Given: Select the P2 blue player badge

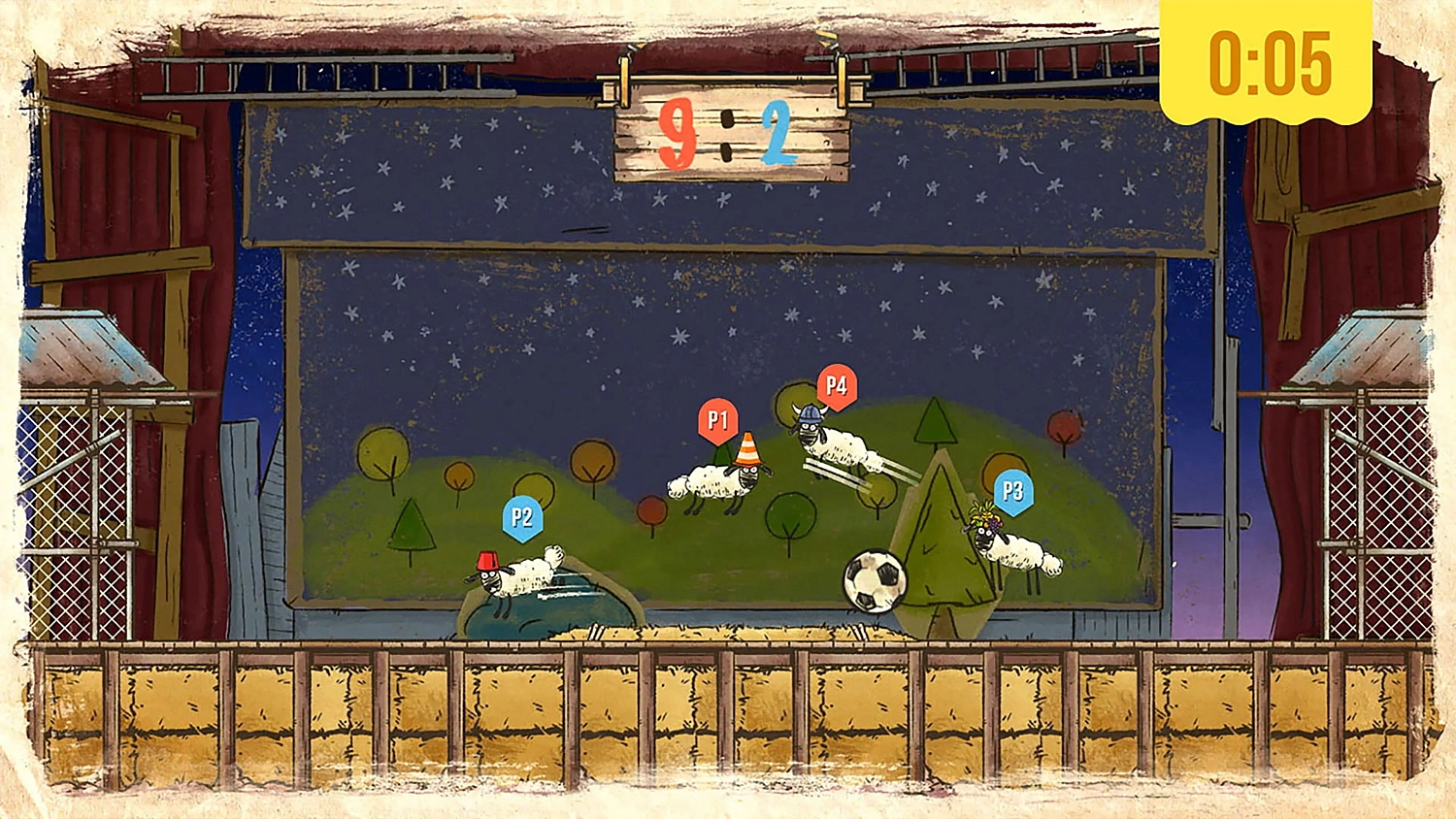Looking at the screenshot, I should 521,518.
